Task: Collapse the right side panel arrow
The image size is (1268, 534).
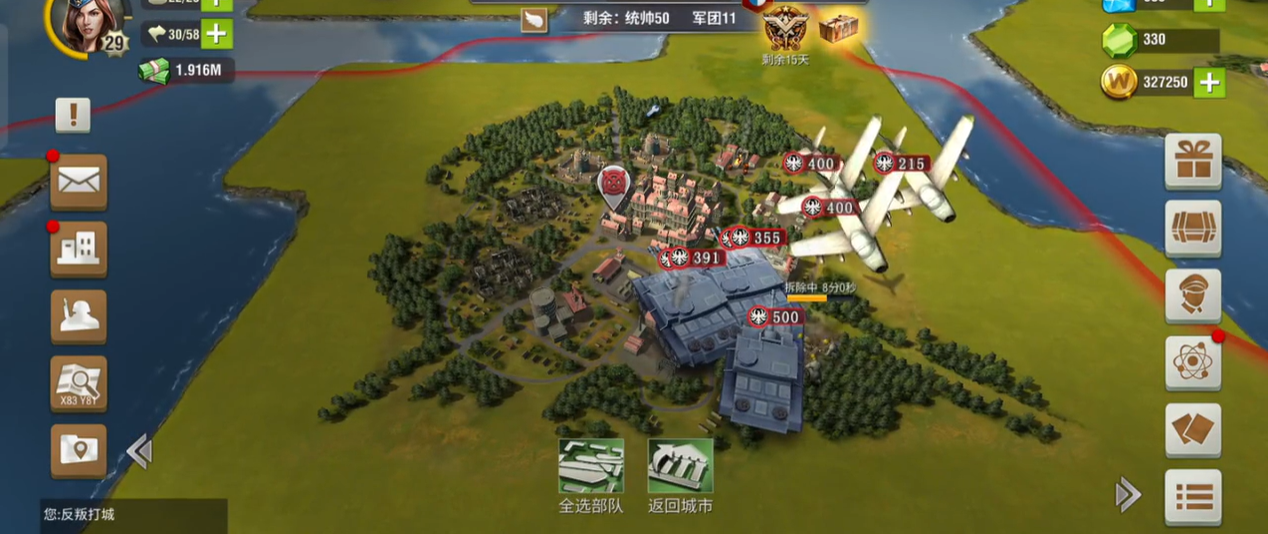Action: click(1128, 493)
